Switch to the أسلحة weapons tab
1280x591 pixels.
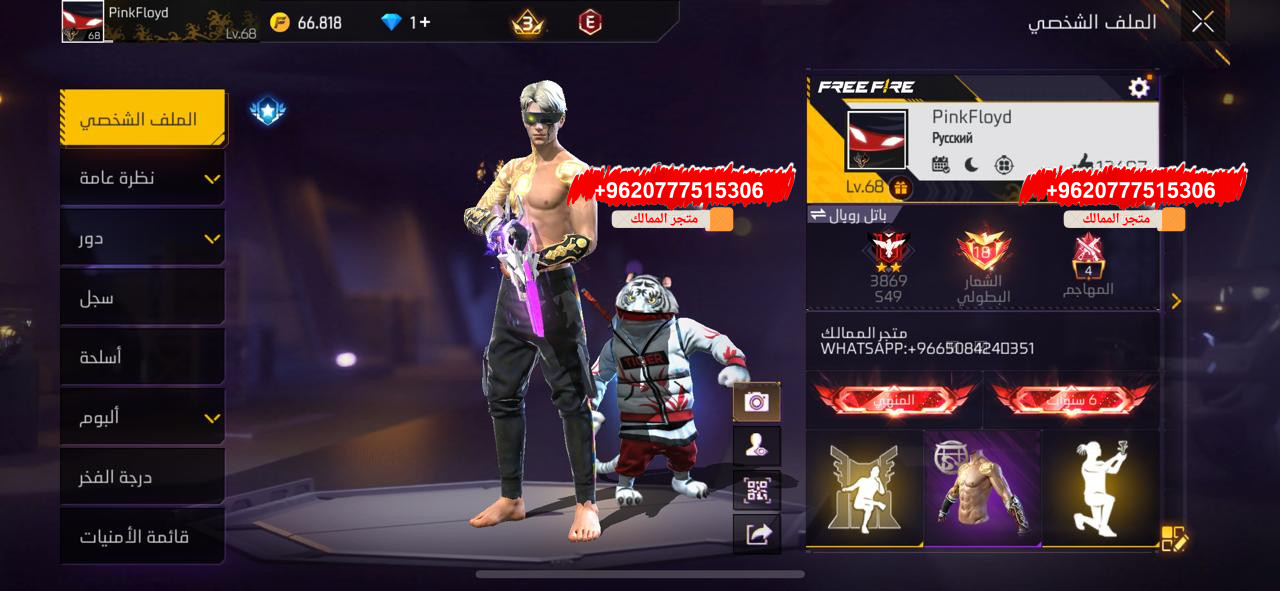(x=142, y=357)
